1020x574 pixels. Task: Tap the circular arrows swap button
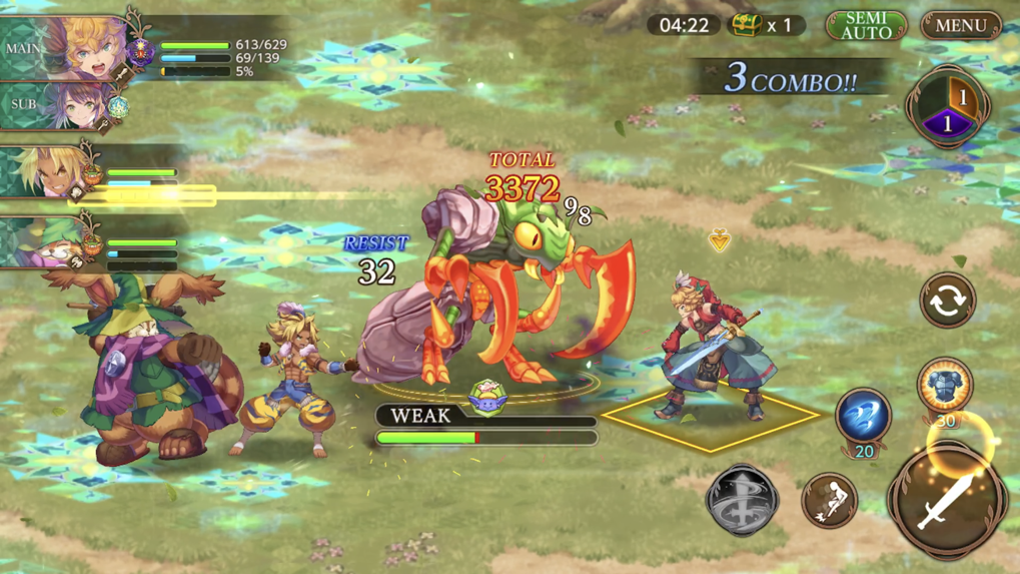(947, 299)
